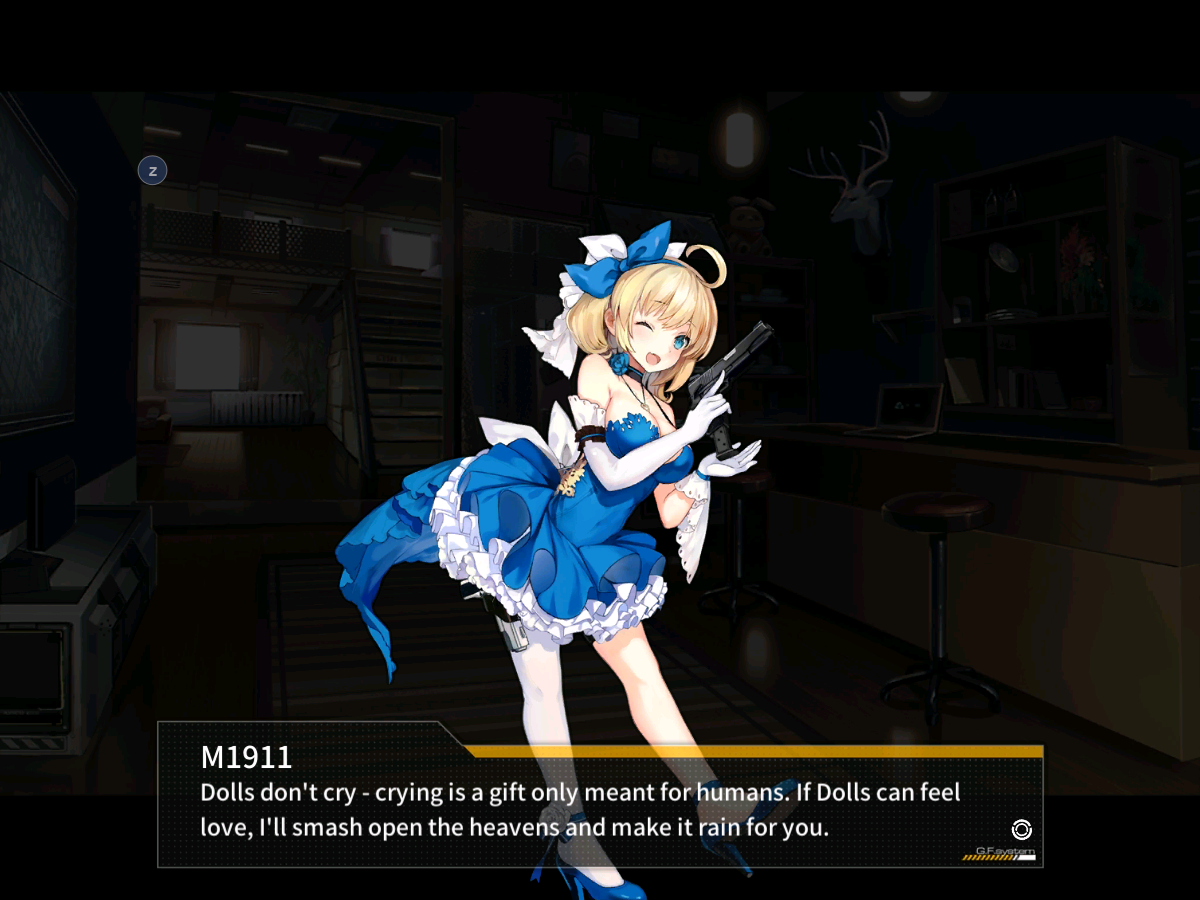Advance the M1911 dialogue text box

pos(600,808)
